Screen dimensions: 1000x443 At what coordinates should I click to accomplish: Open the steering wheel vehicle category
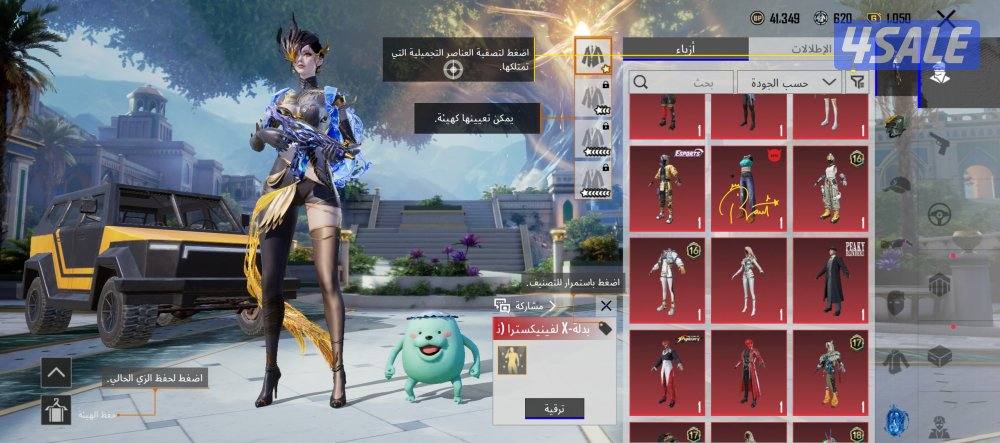(x=938, y=213)
